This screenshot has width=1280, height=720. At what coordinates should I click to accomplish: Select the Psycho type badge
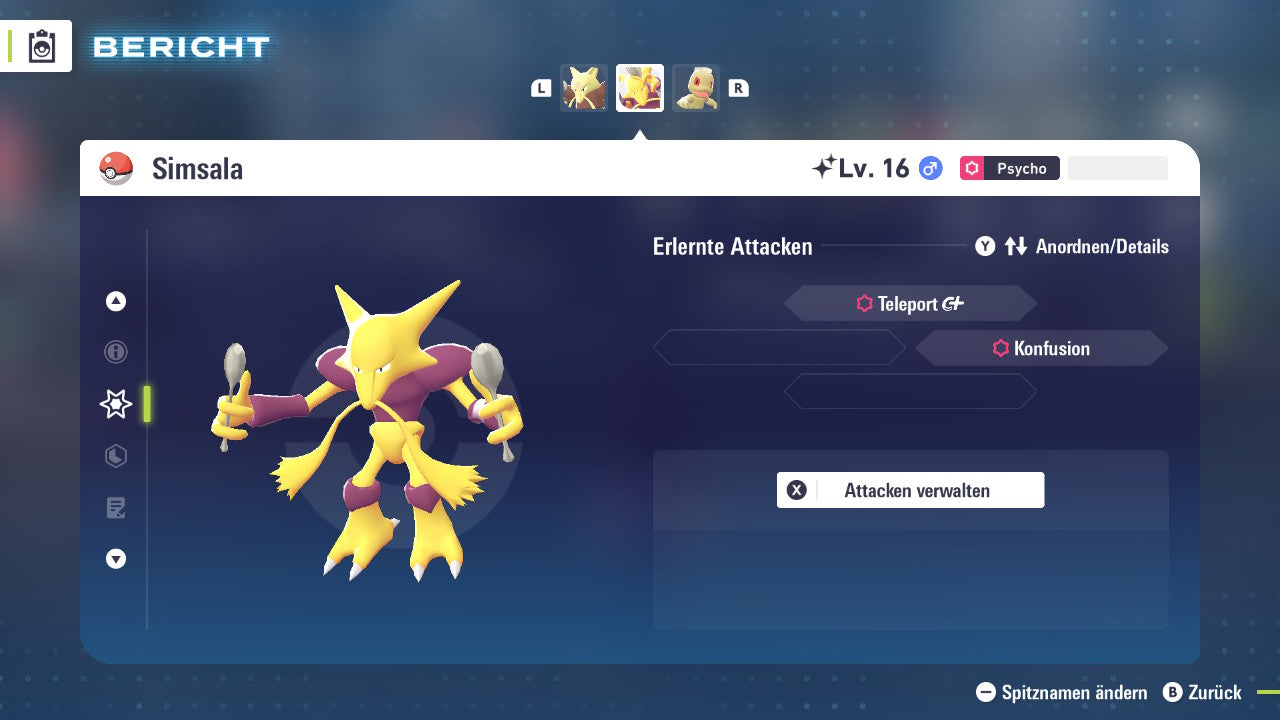click(x=1010, y=168)
